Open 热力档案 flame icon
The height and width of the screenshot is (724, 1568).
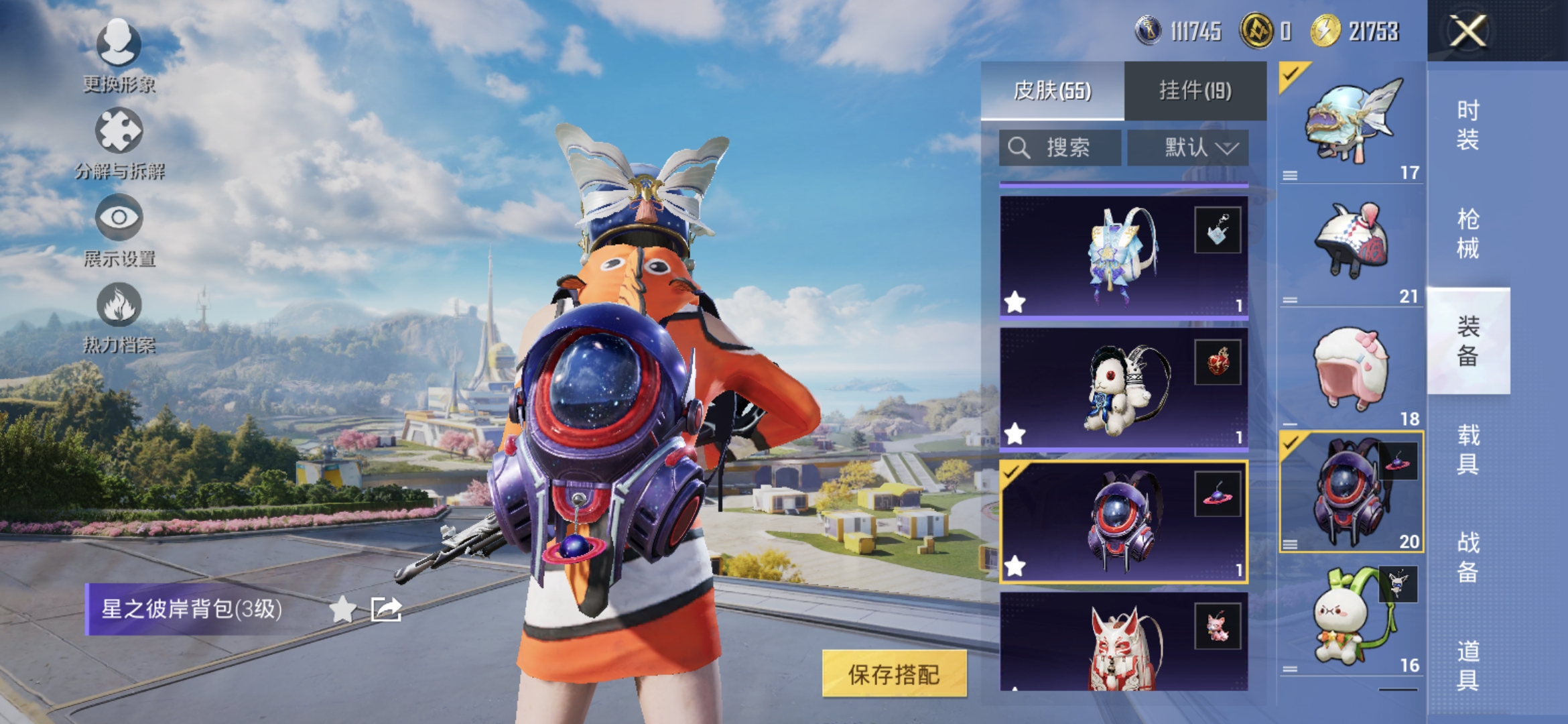pyautogui.click(x=119, y=316)
